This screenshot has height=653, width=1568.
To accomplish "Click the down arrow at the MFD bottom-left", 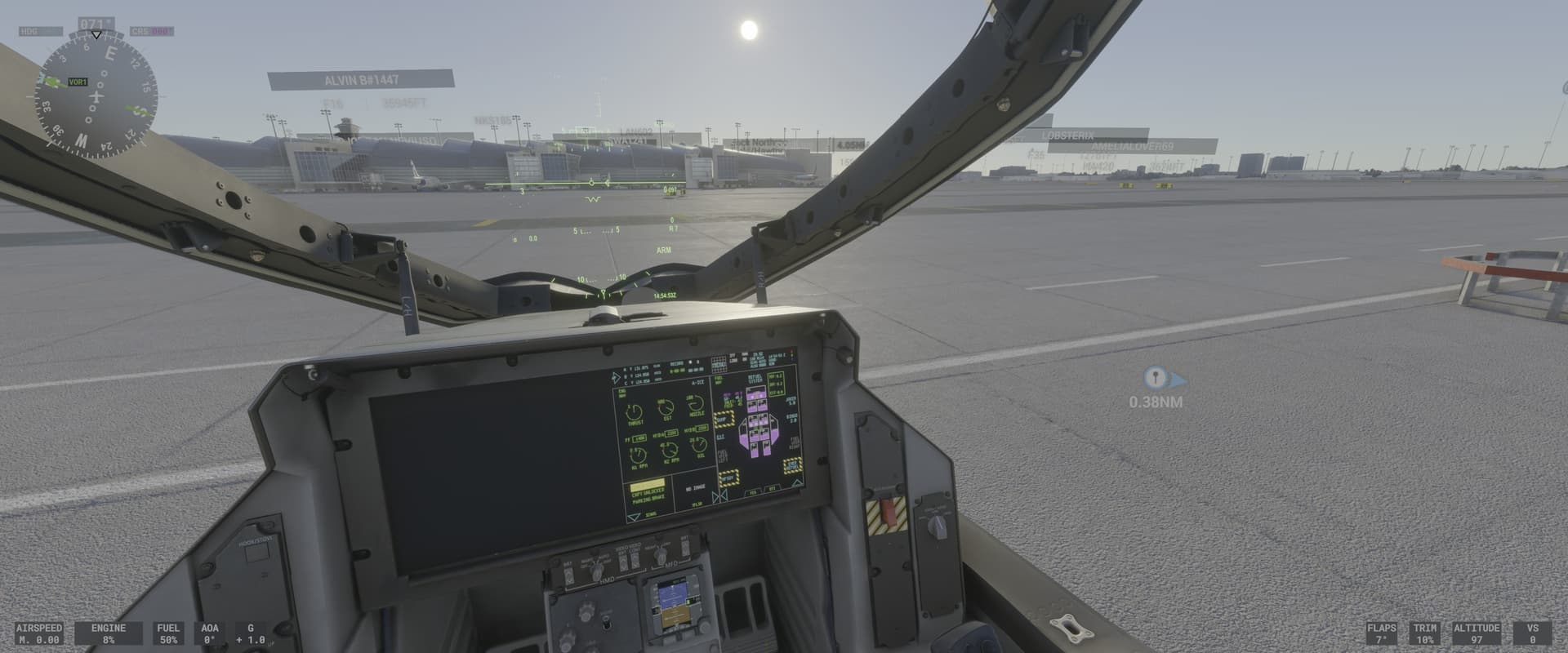I will 635,516.
